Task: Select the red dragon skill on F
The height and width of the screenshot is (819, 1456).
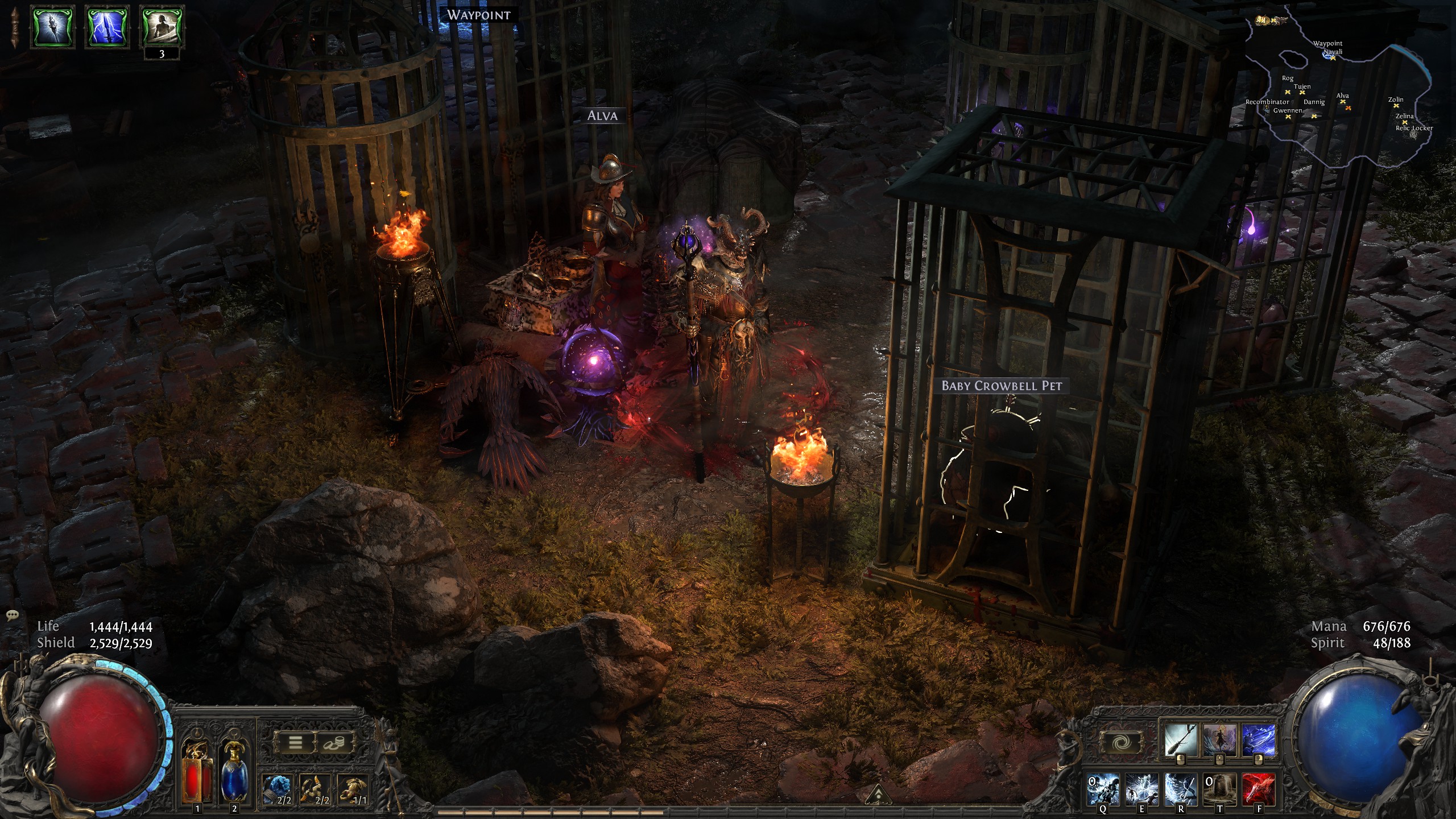Action: 1258,789
